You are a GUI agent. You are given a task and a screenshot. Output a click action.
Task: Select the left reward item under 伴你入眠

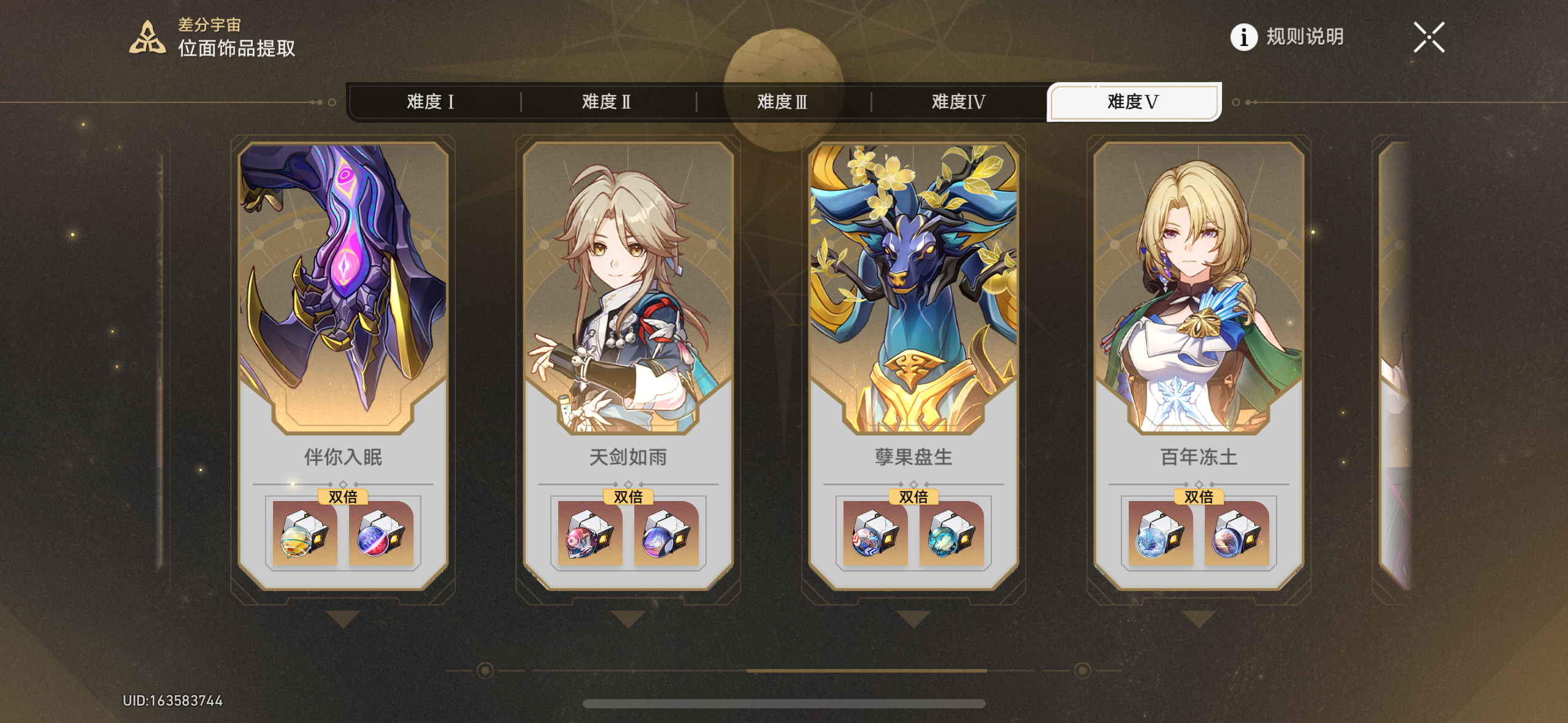[x=305, y=535]
